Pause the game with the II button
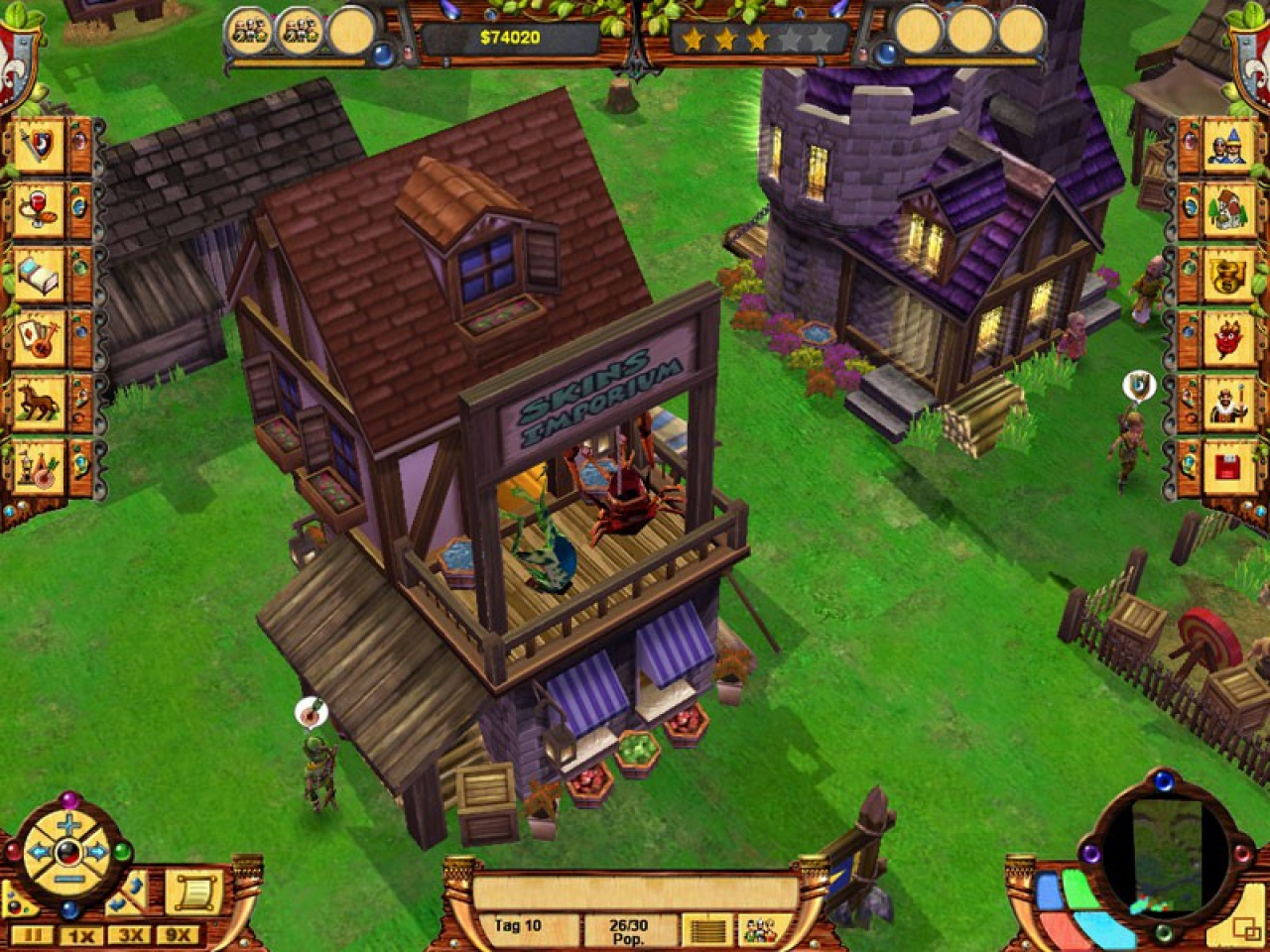The image size is (1270, 952). tap(35, 933)
